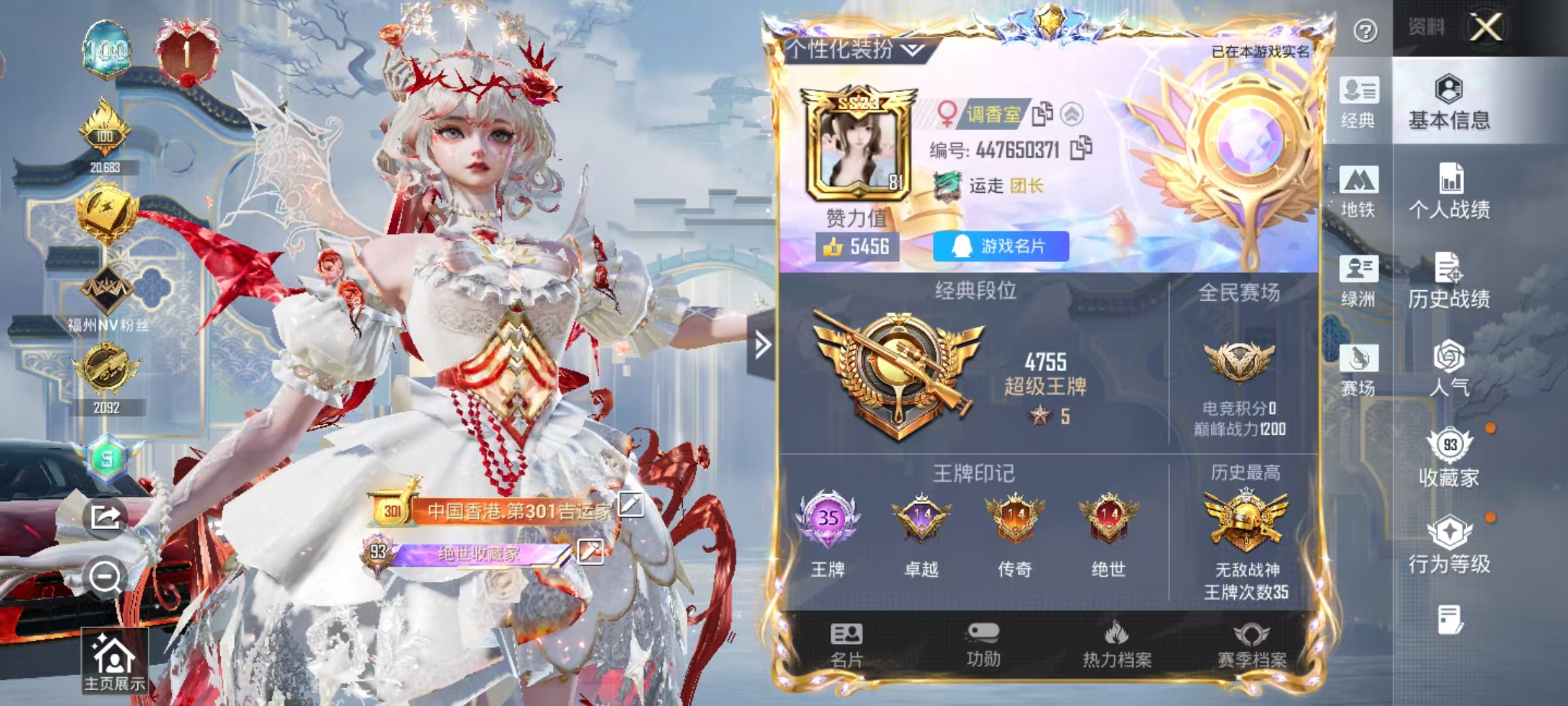Screen dimensions: 1568x706
Task: Show the 收藏家 collector page
Action: coord(1449,458)
